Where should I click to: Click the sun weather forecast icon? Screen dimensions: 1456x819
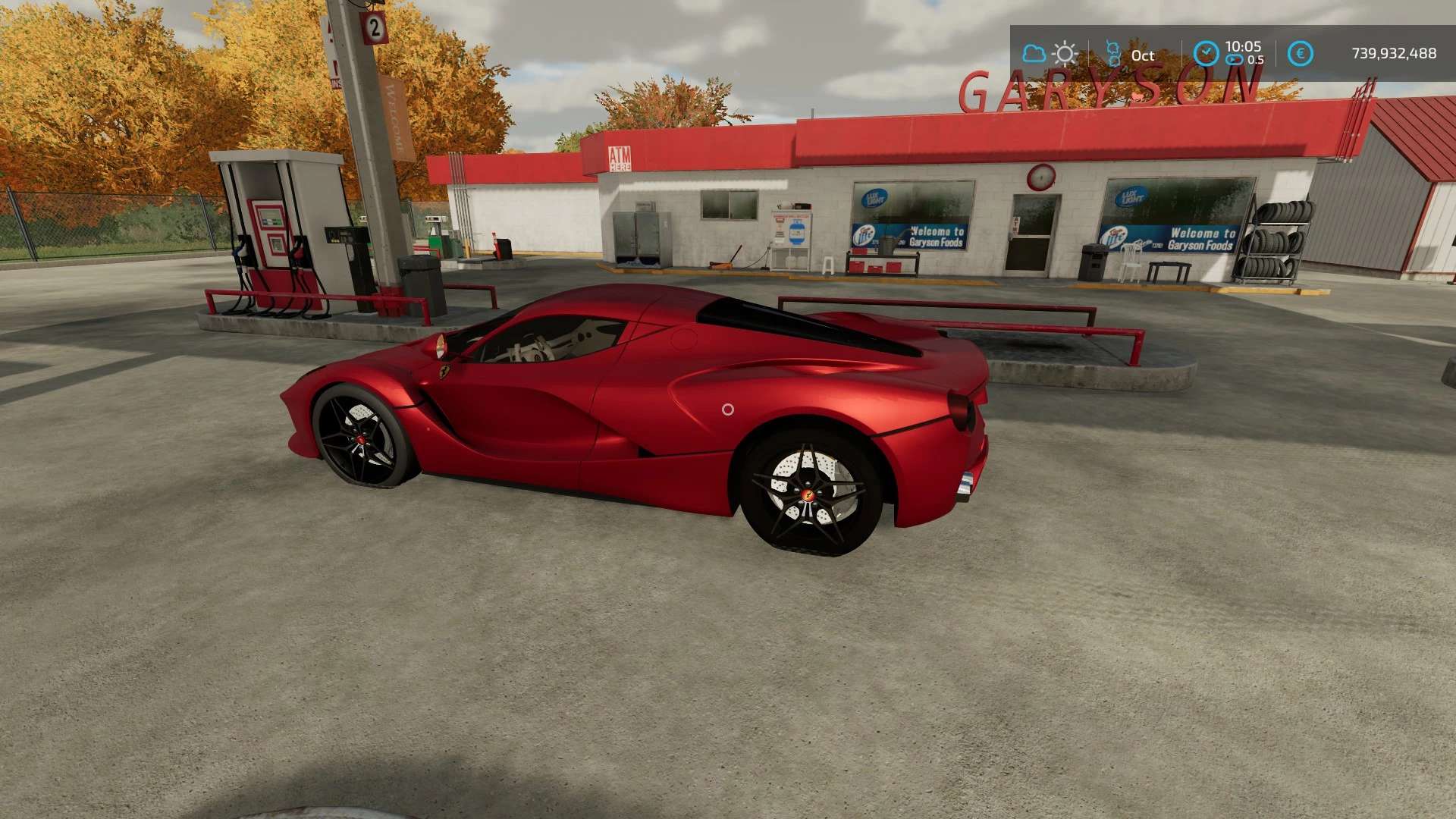pos(1065,54)
